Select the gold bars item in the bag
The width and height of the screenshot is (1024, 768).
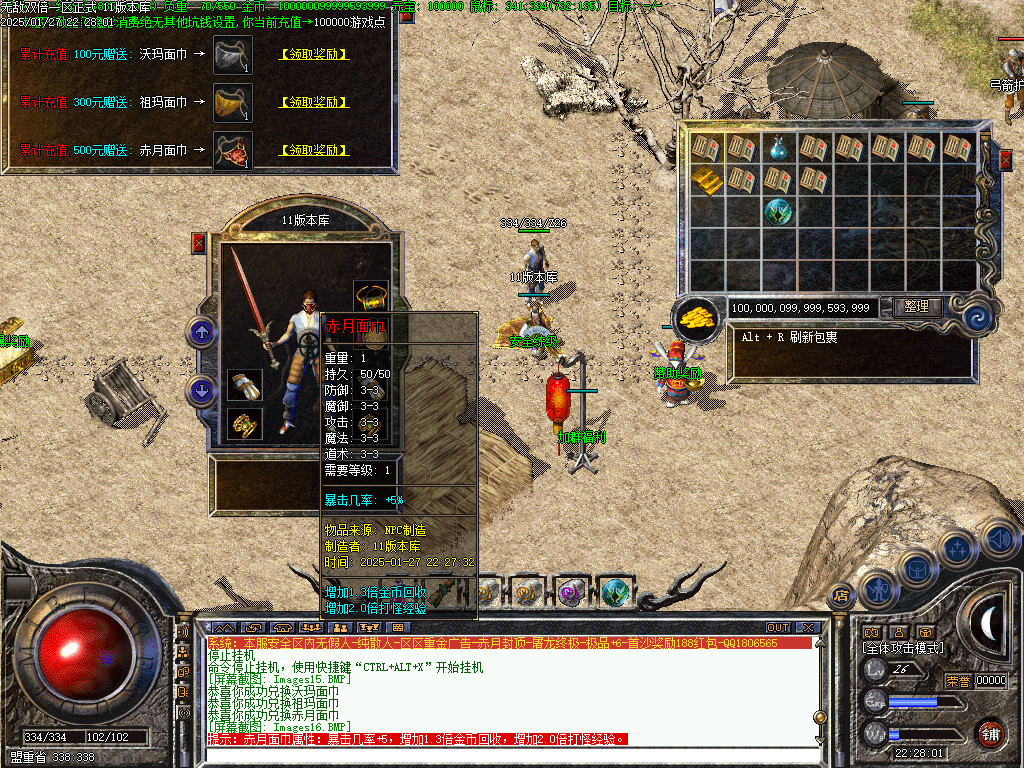pyautogui.click(x=706, y=180)
